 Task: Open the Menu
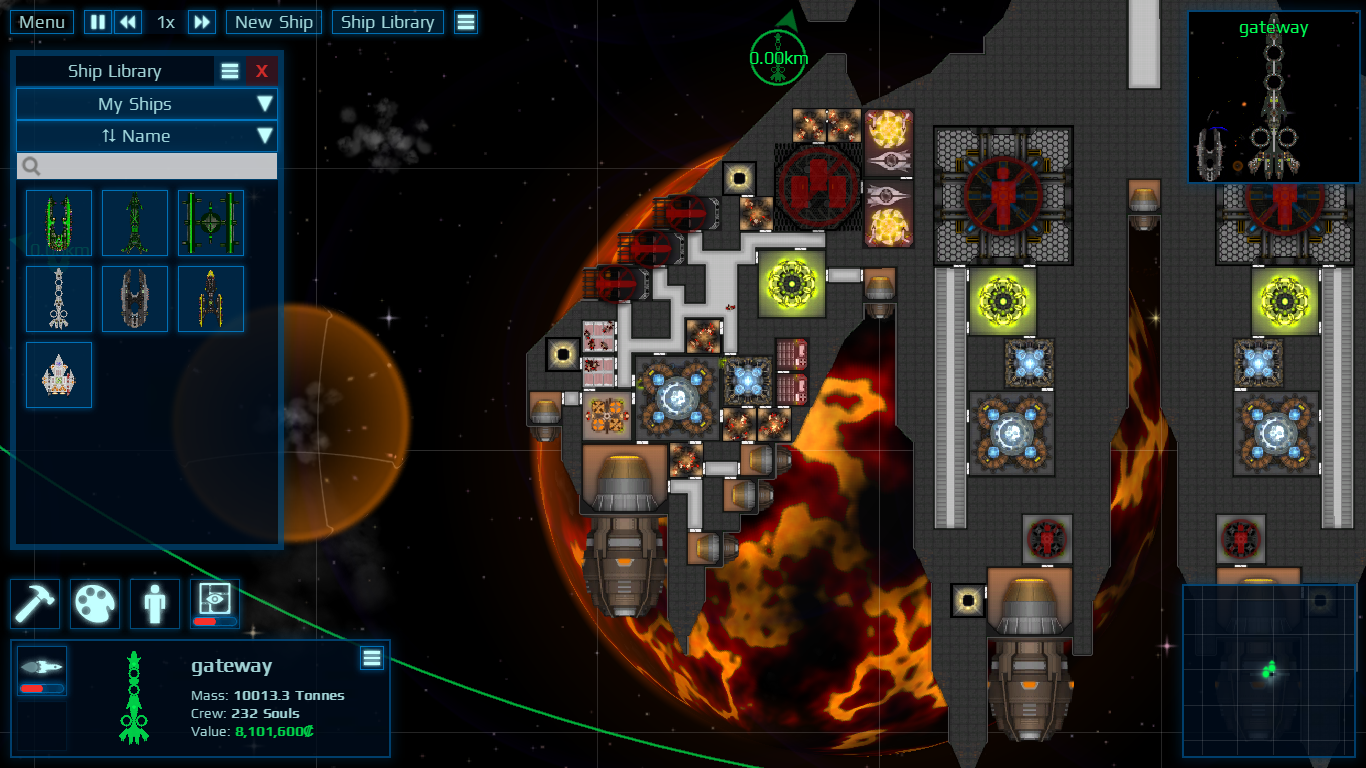point(41,21)
